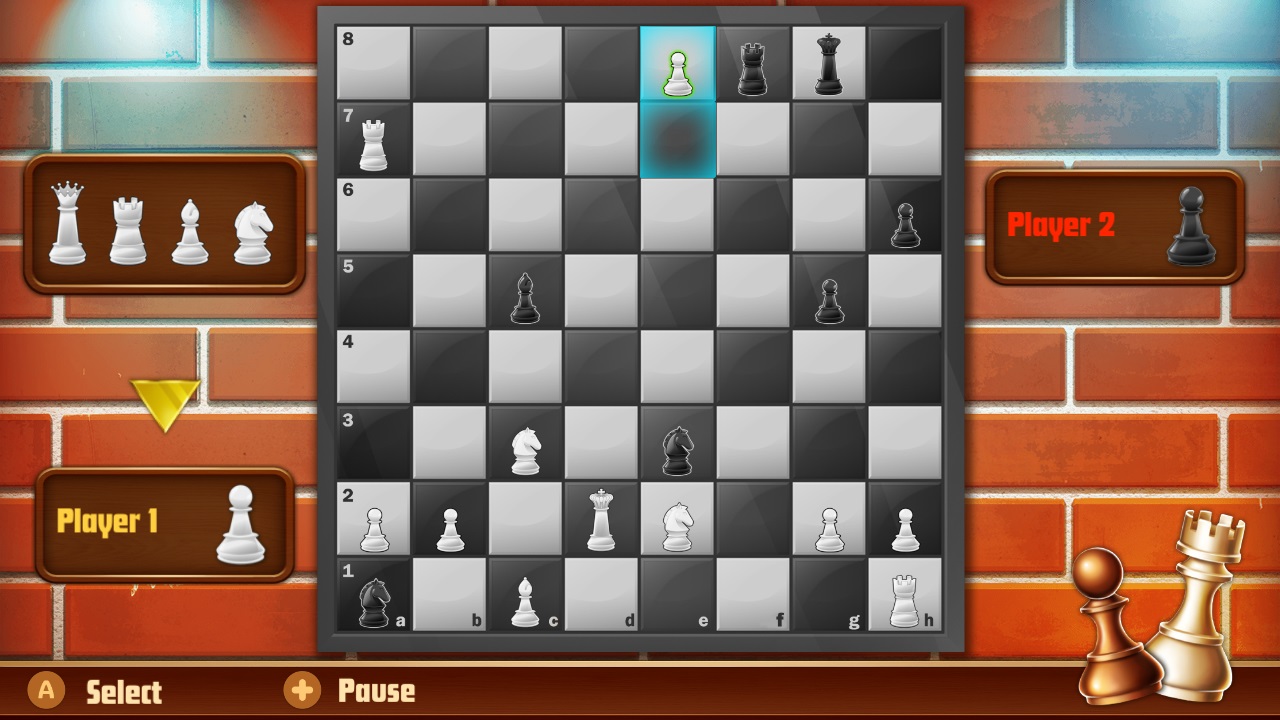
Task: Select the black rook on f8
Action: 752,63
